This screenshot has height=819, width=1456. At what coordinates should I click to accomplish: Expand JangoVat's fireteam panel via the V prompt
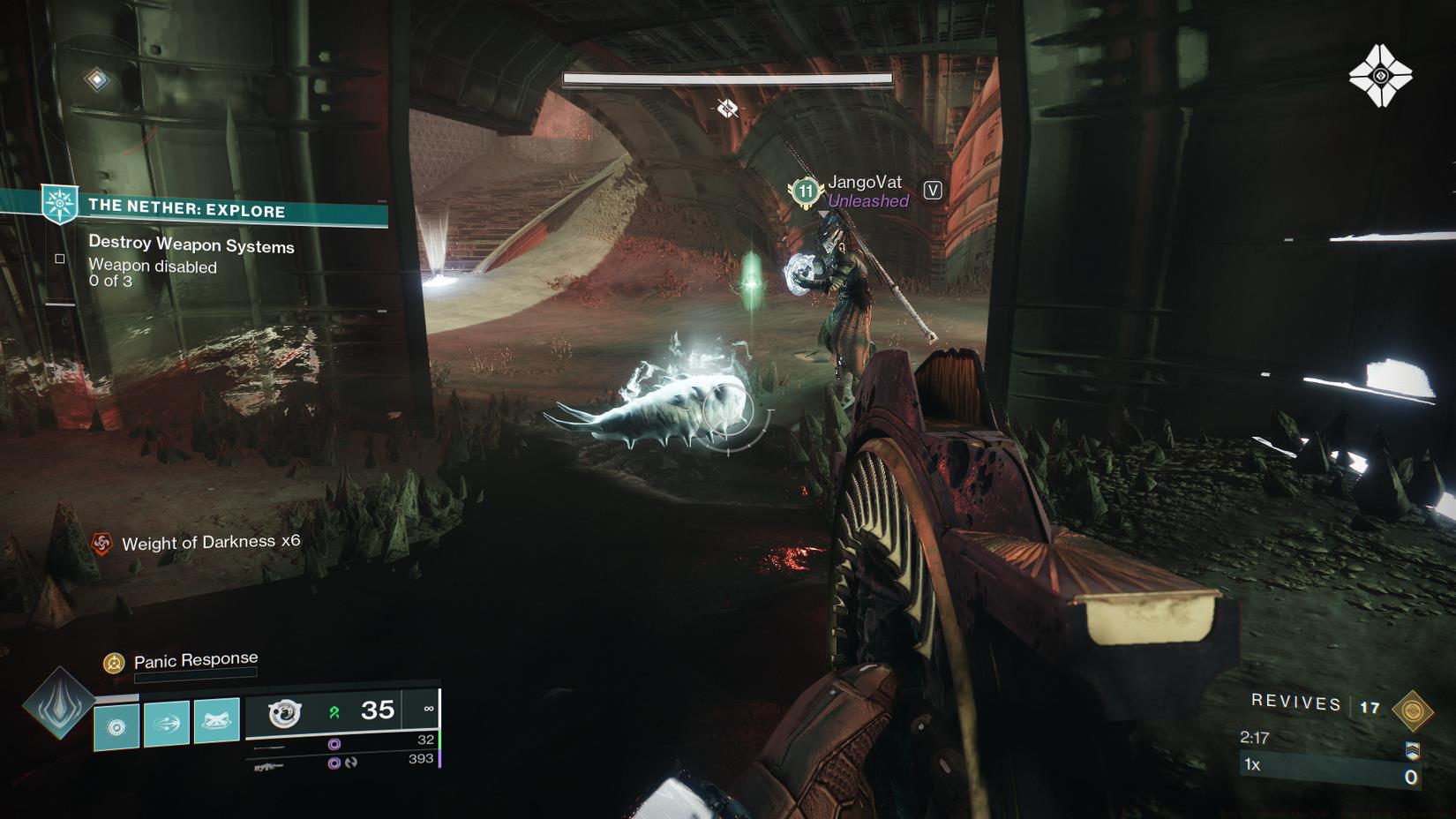pos(932,189)
